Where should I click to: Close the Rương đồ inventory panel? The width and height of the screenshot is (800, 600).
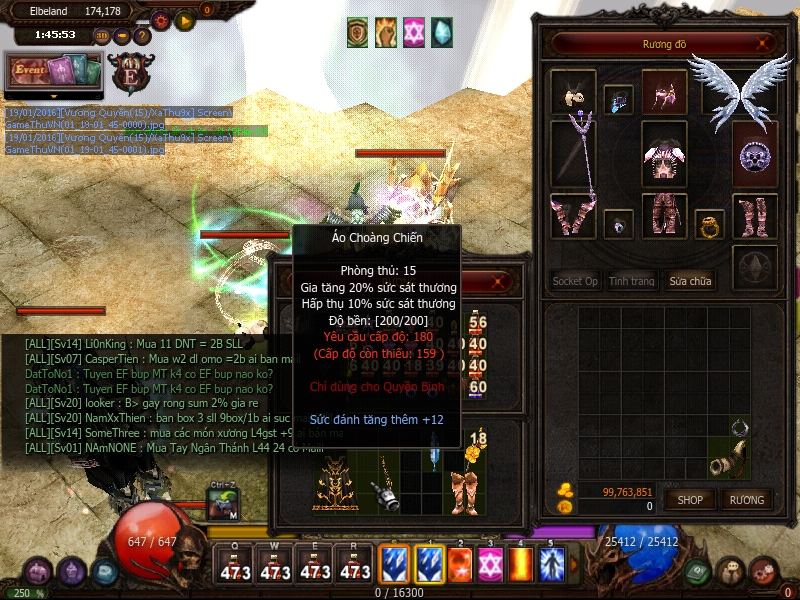pyautogui.click(x=764, y=43)
